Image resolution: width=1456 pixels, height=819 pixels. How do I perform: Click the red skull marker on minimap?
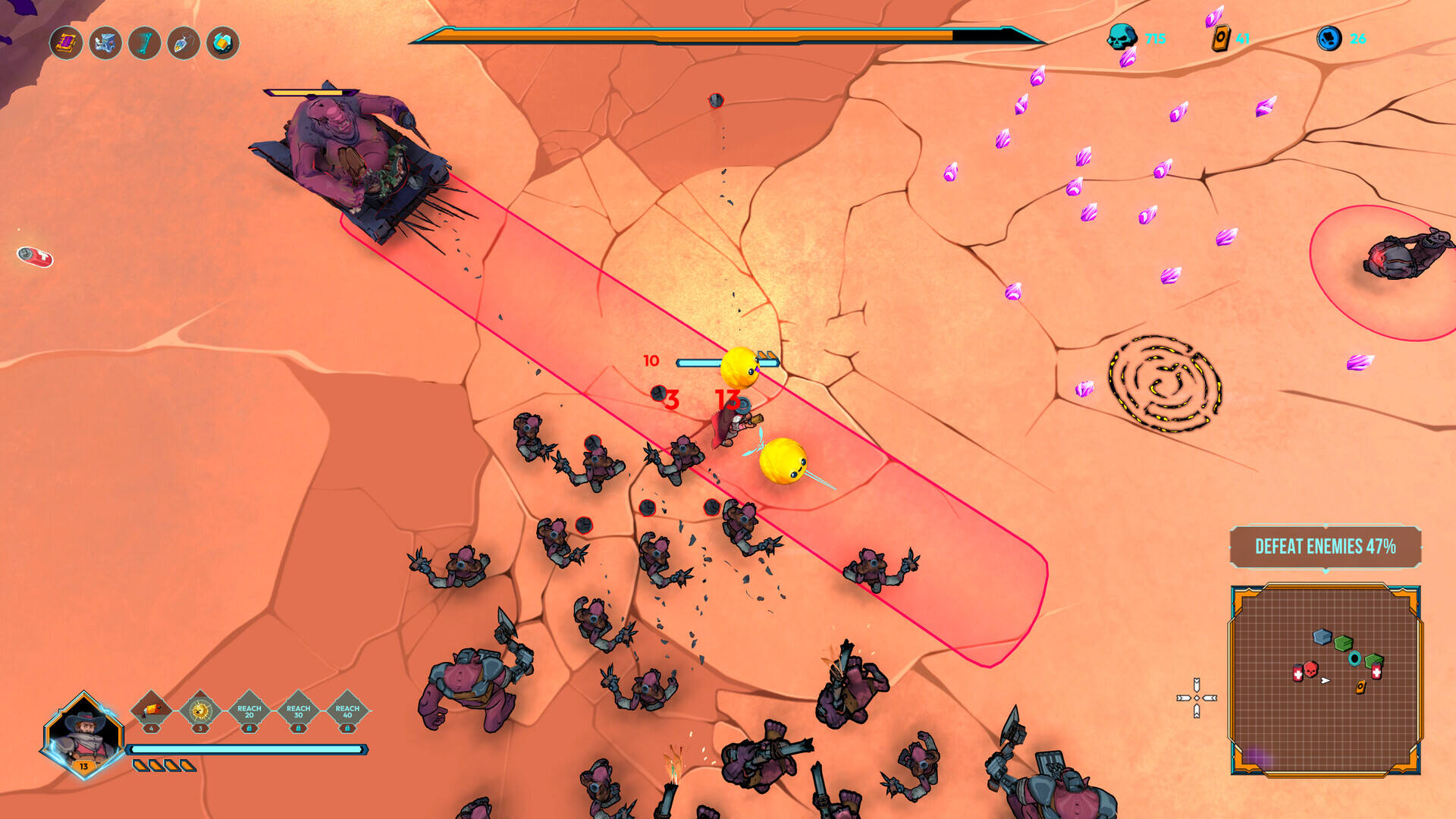pos(1310,670)
